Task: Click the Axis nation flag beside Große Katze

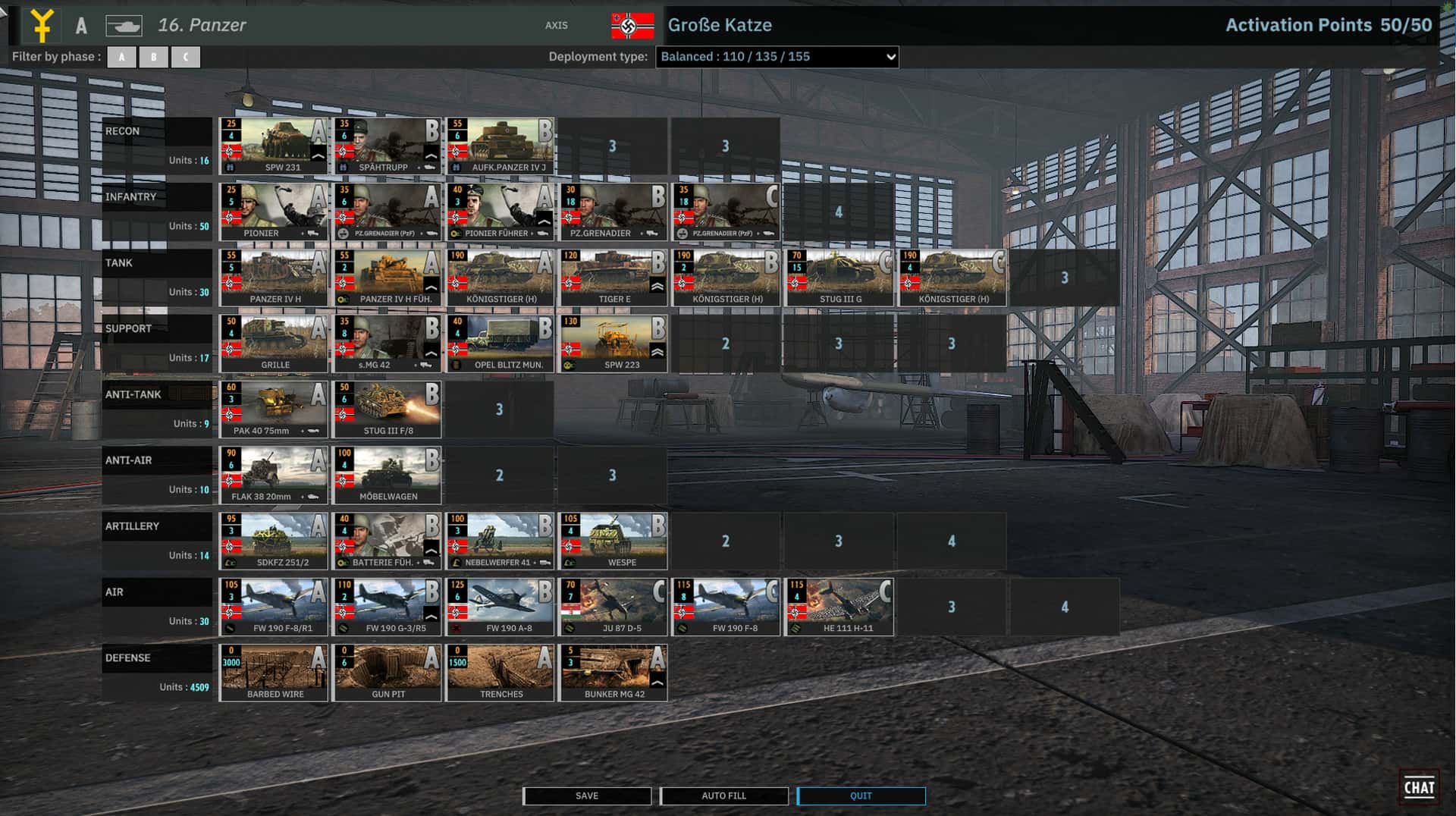Action: (632, 25)
